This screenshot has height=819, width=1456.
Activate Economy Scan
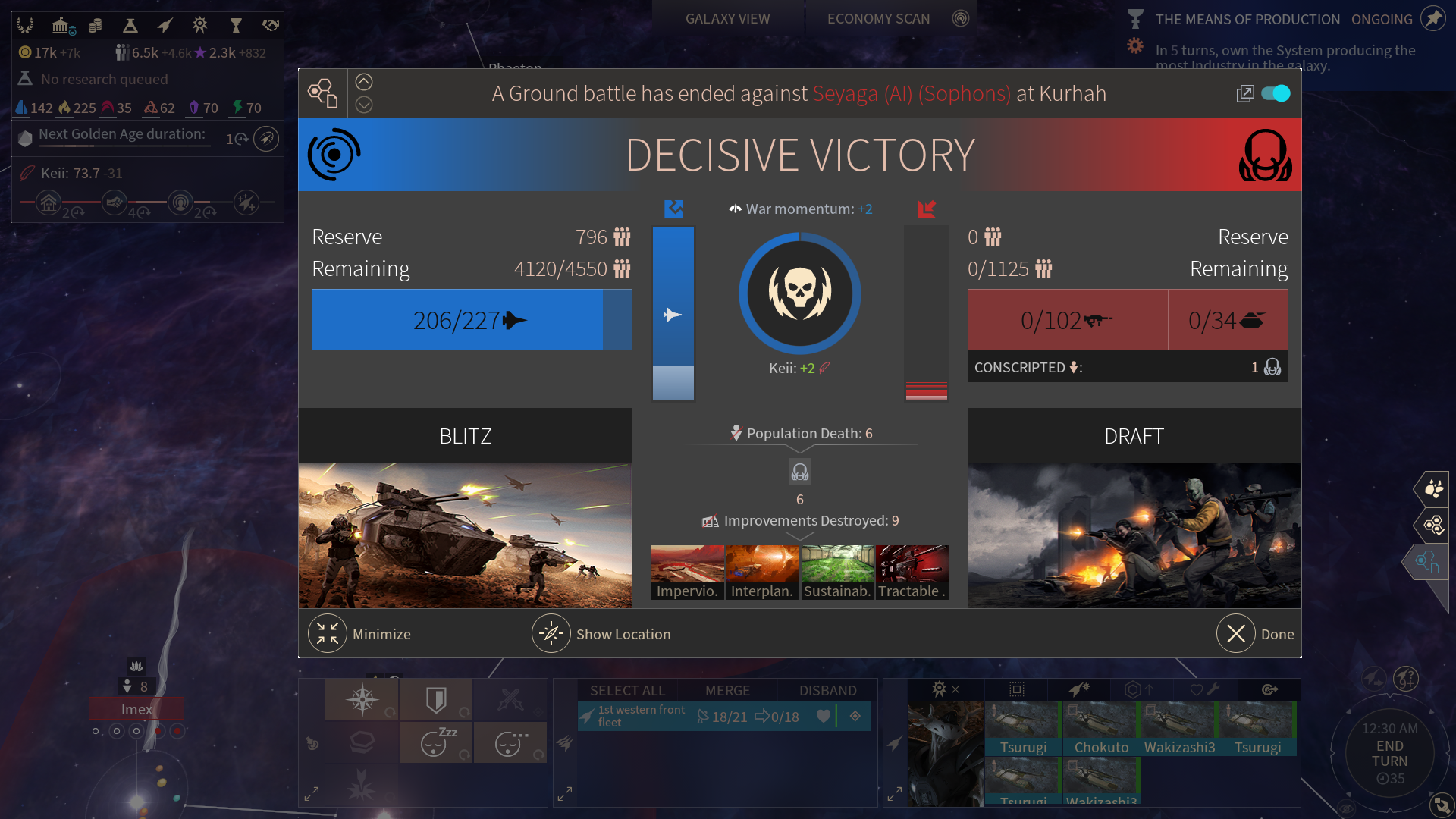(878, 19)
